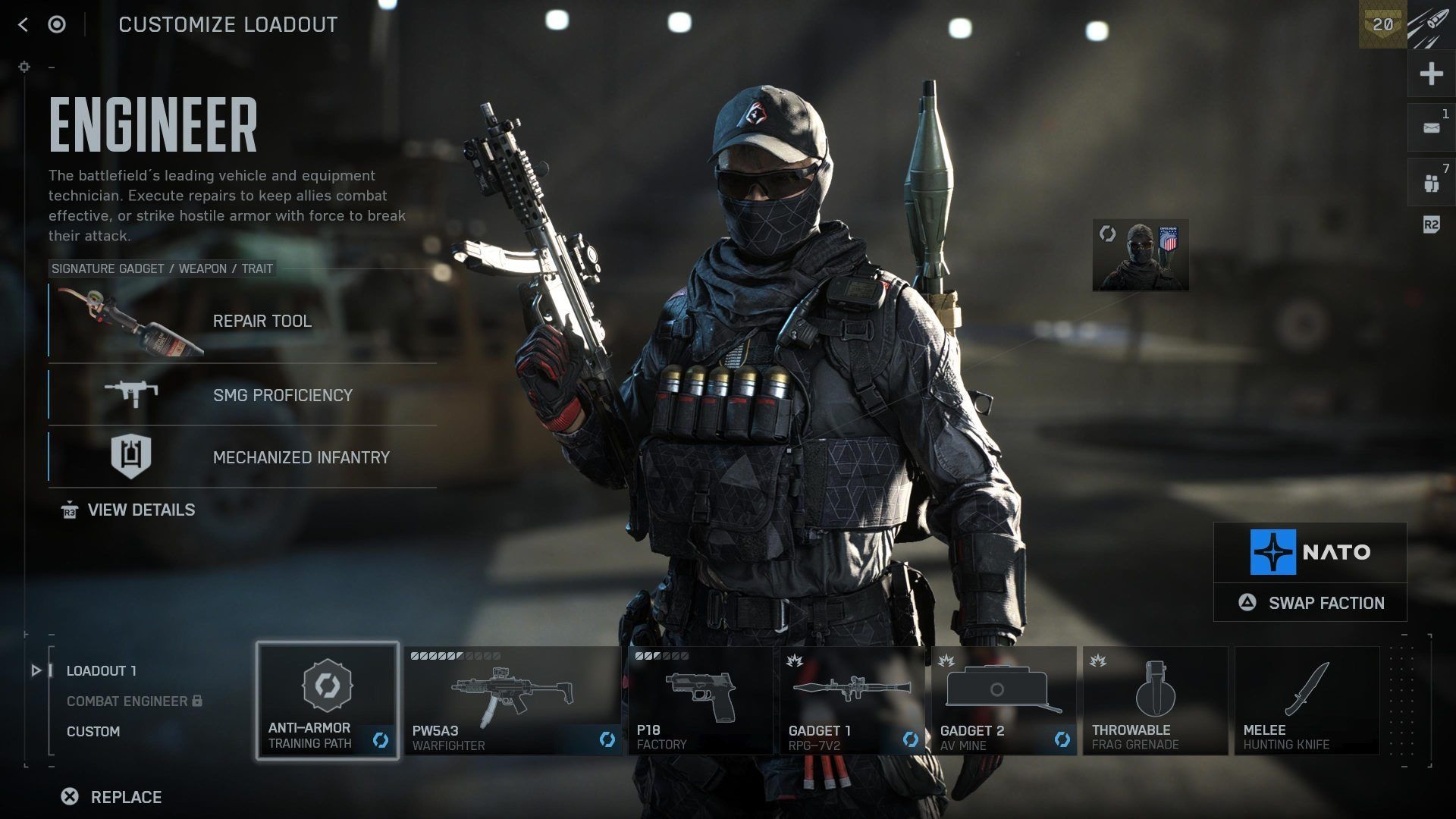Switch to the Custom loadout
Image resolution: width=1456 pixels, height=819 pixels.
click(x=93, y=732)
